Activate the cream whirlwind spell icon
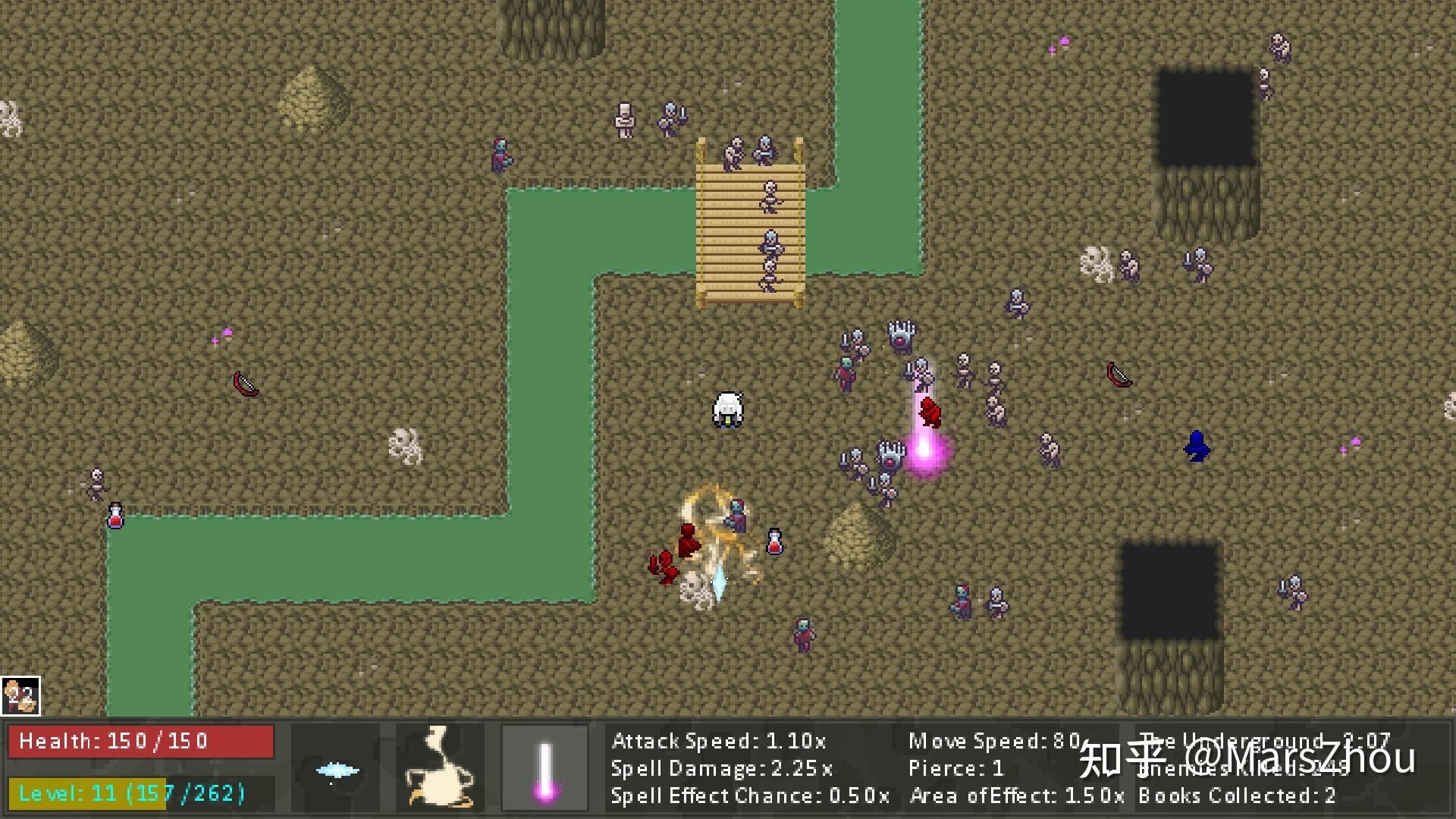This screenshot has width=1456, height=819. click(440, 767)
